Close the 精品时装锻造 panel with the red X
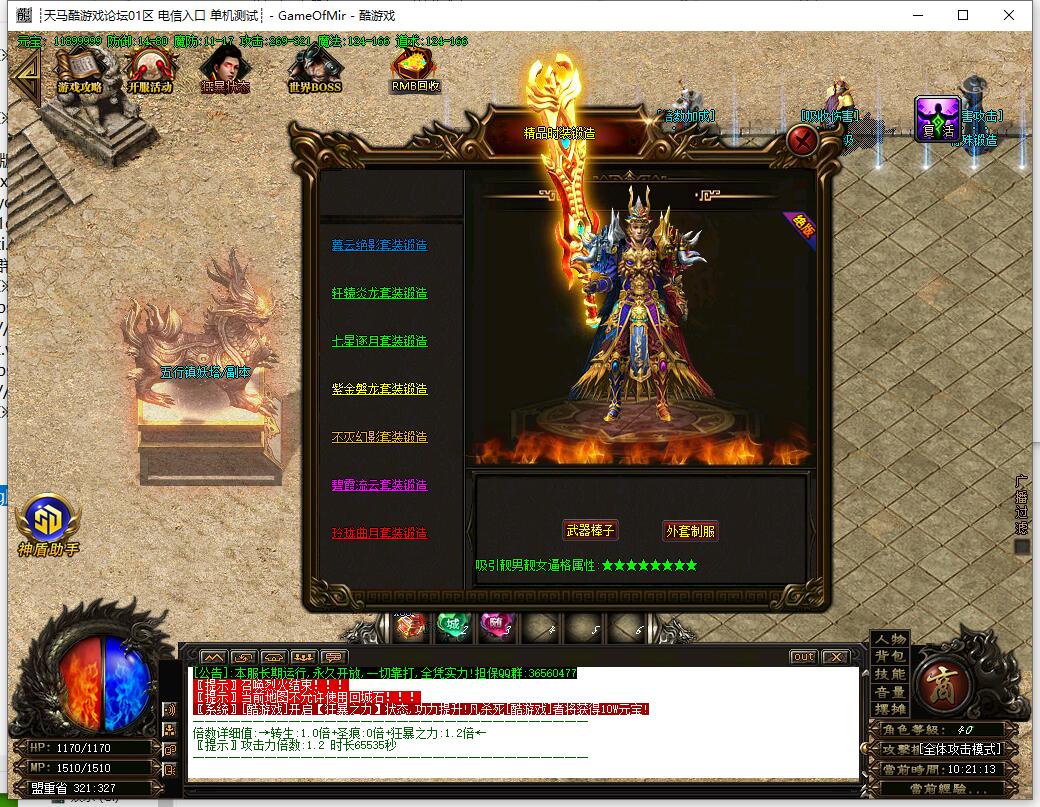This screenshot has height=807, width=1040. (x=802, y=140)
